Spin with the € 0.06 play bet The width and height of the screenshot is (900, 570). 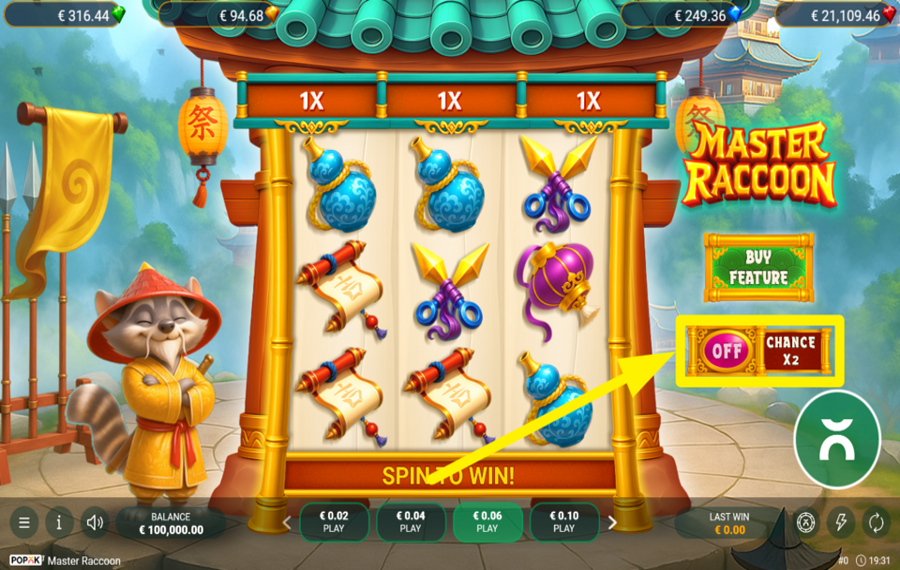[487, 522]
